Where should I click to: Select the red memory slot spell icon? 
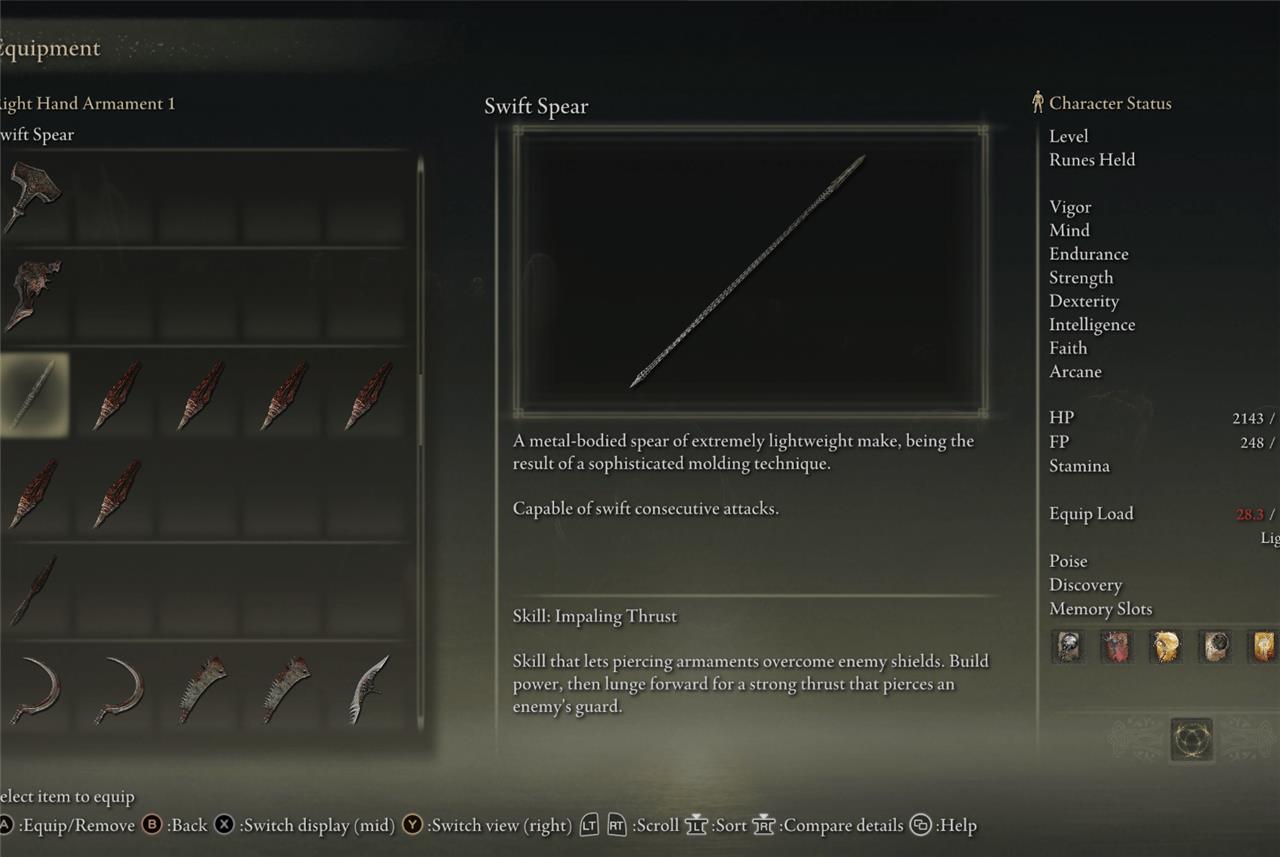(1116, 647)
